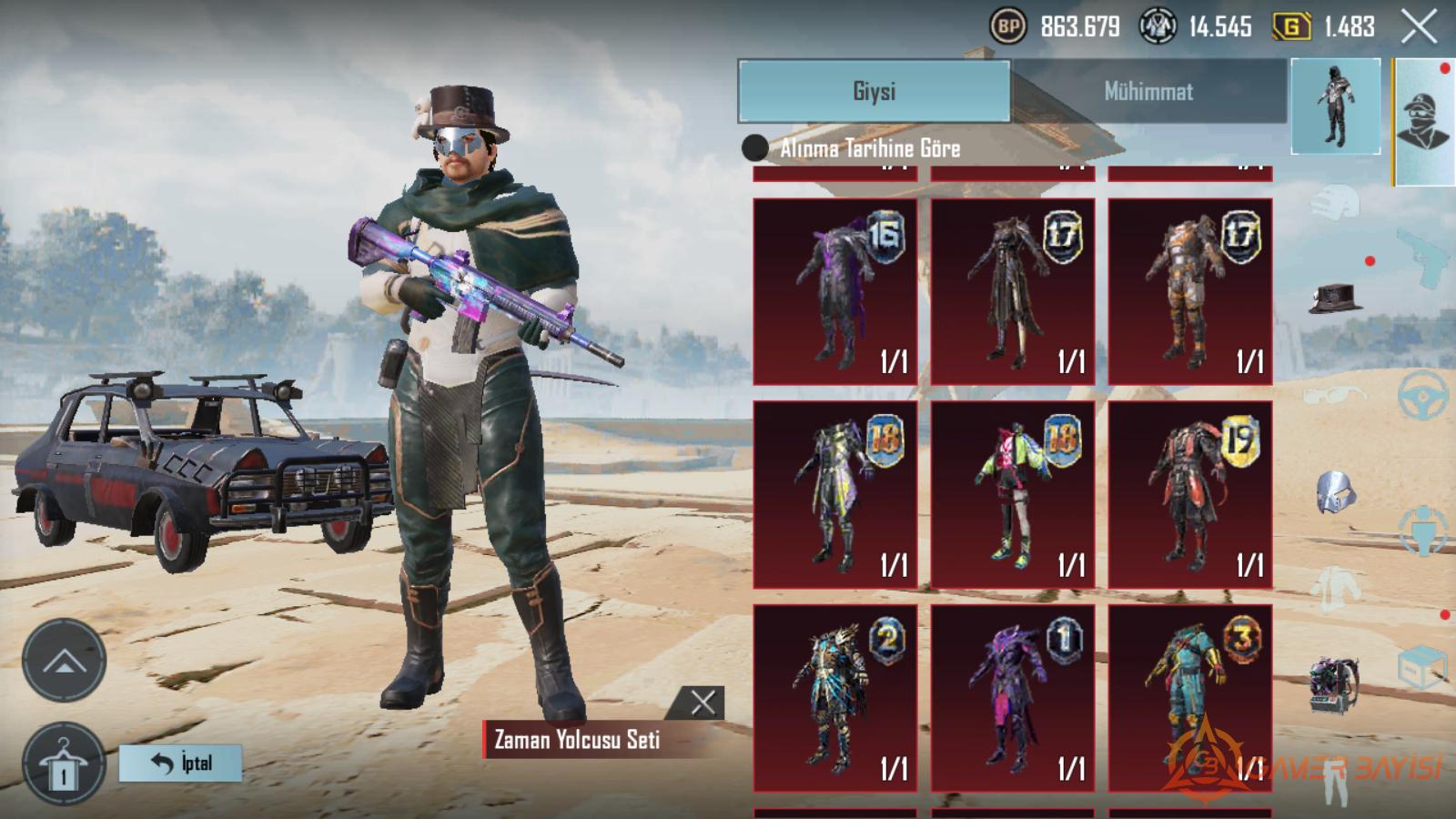The width and height of the screenshot is (1456, 819).
Task: Open the top hat equipment slot
Action: (x=1335, y=298)
